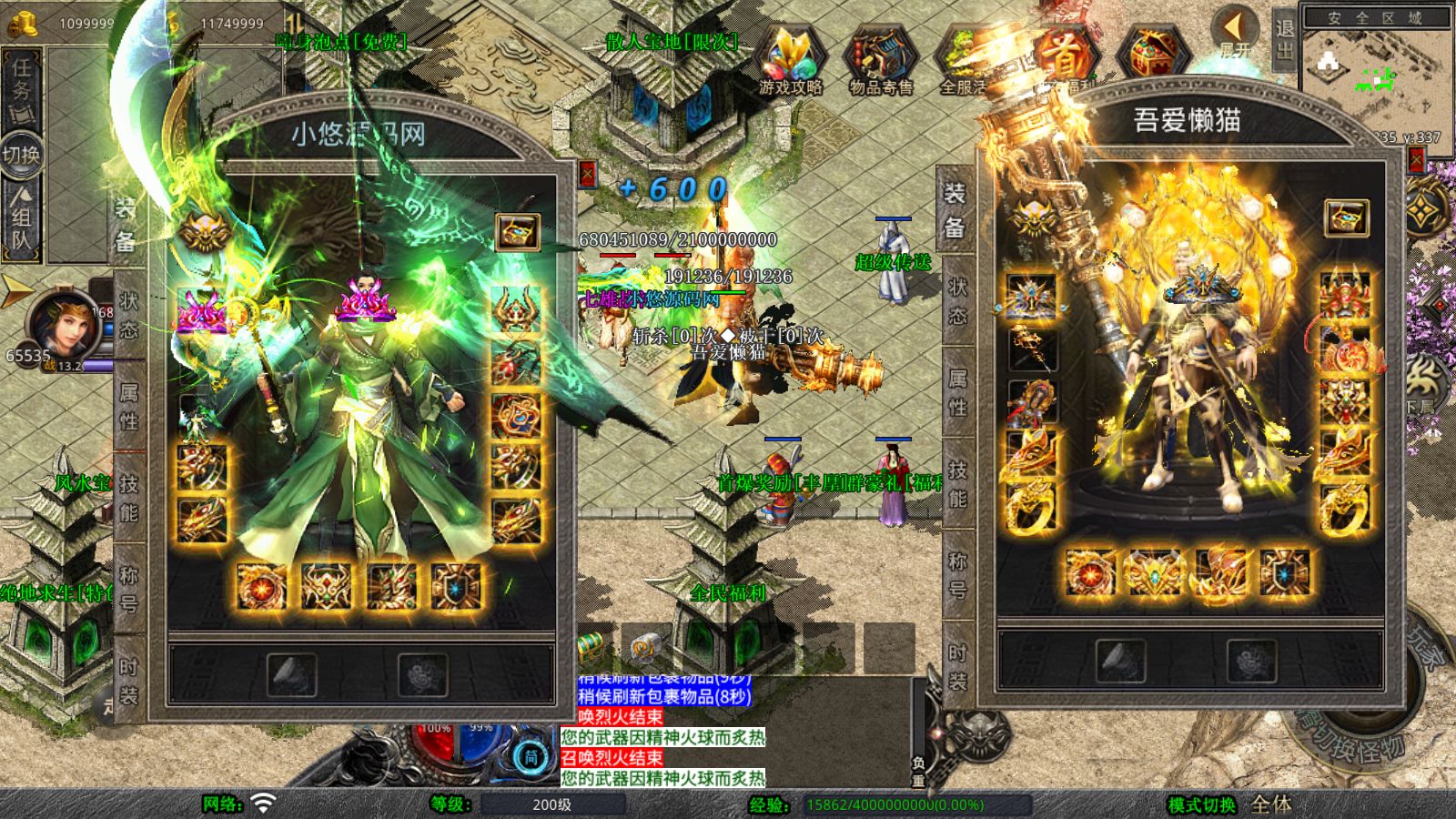
Task: Select the helmet slot in 吾爱懒猫 panel
Action: coord(1032,297)
